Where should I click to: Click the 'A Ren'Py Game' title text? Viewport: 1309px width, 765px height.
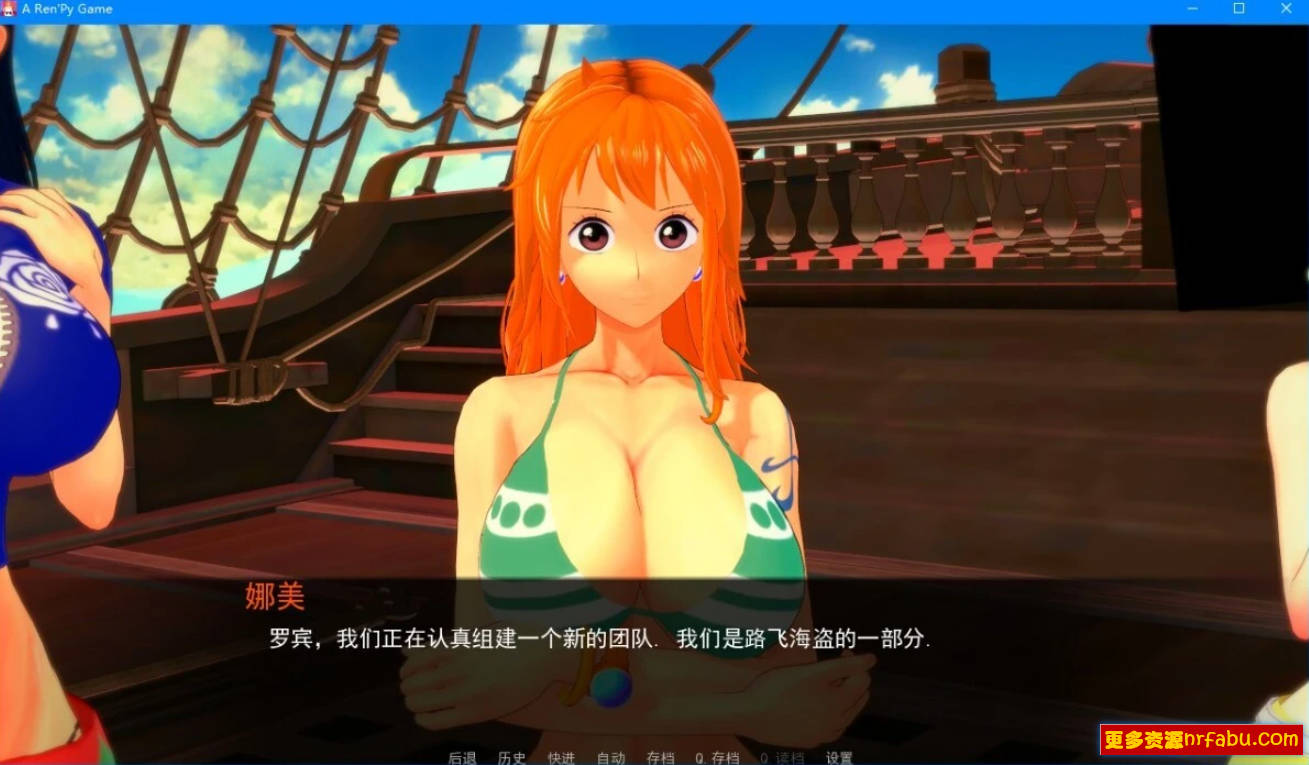coord(65,9)
